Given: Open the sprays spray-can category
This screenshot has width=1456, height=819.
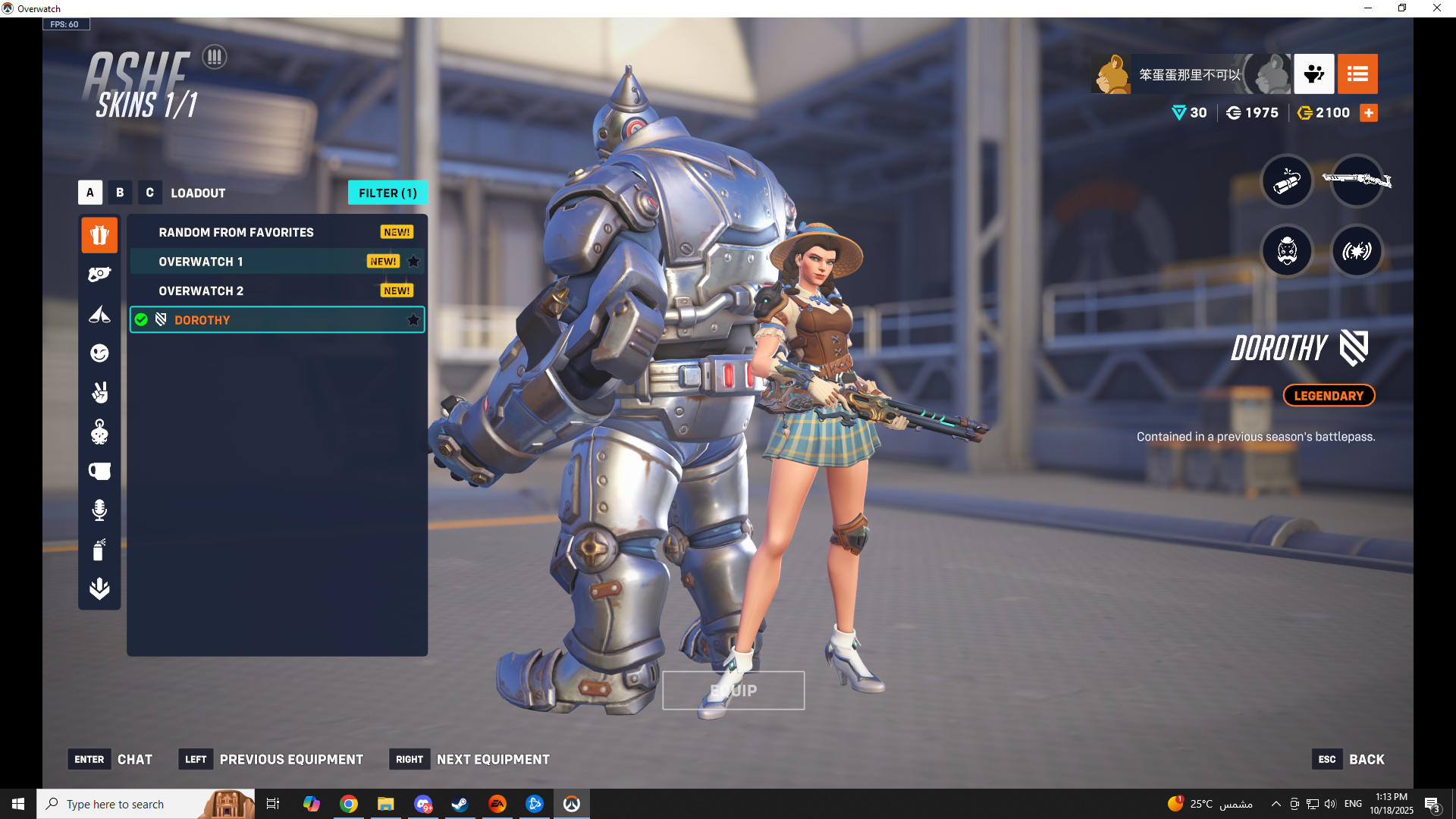Looking at the screenshot, I should pos(99,550).
